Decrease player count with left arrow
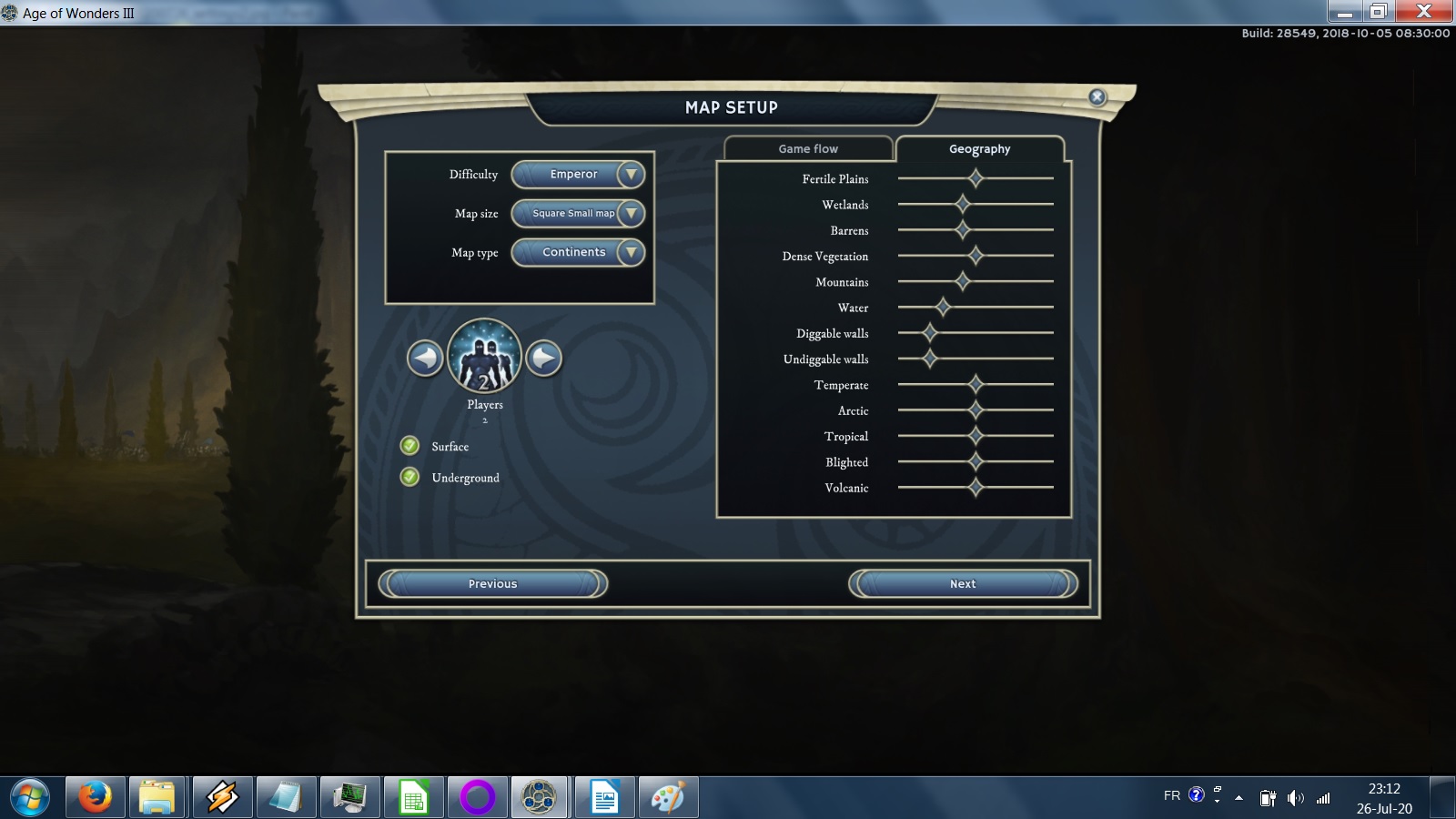Viewport: 1456px width, 819px height. point(425,359)
